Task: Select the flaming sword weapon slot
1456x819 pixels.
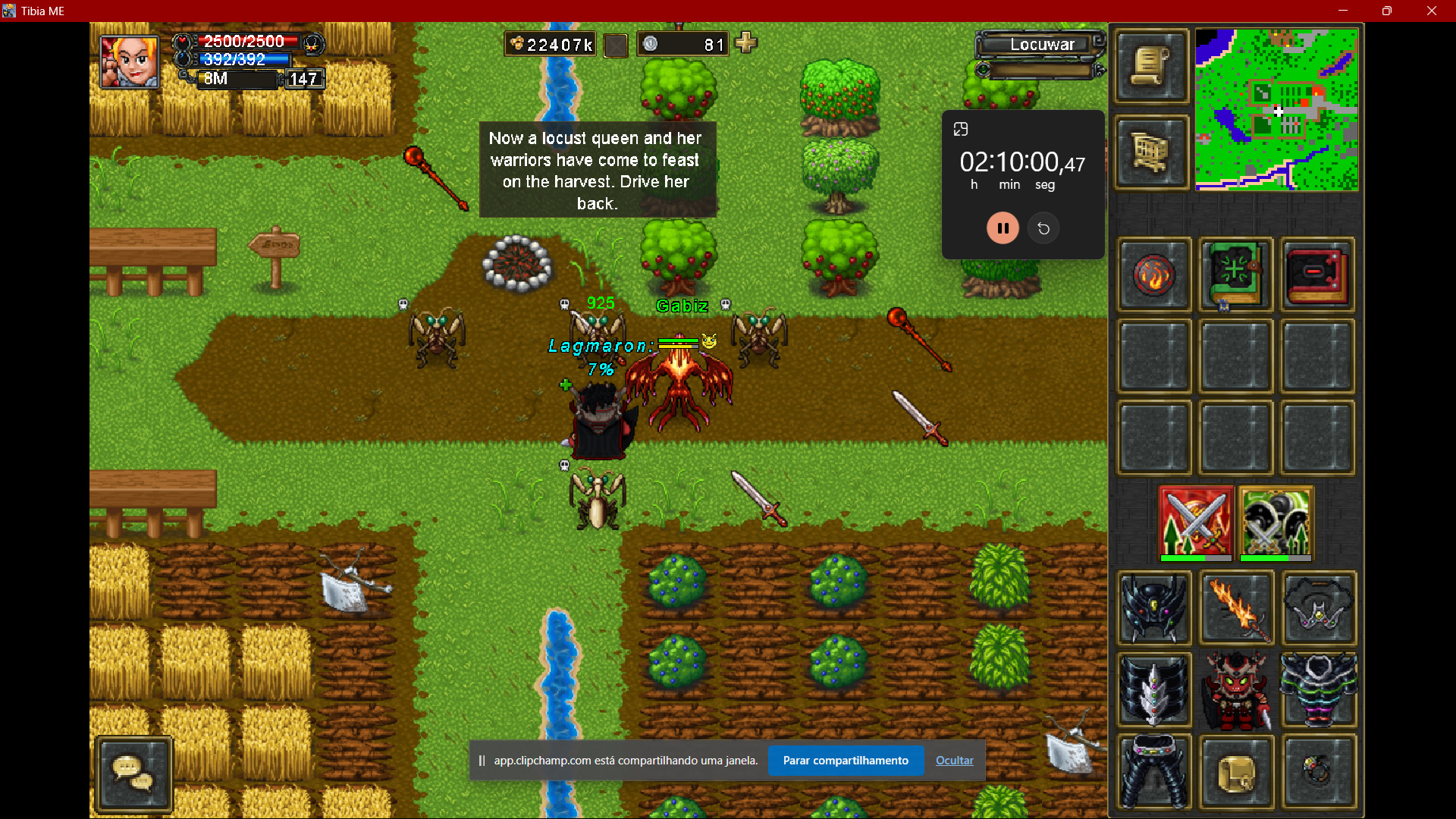Action: [1236, 608]
